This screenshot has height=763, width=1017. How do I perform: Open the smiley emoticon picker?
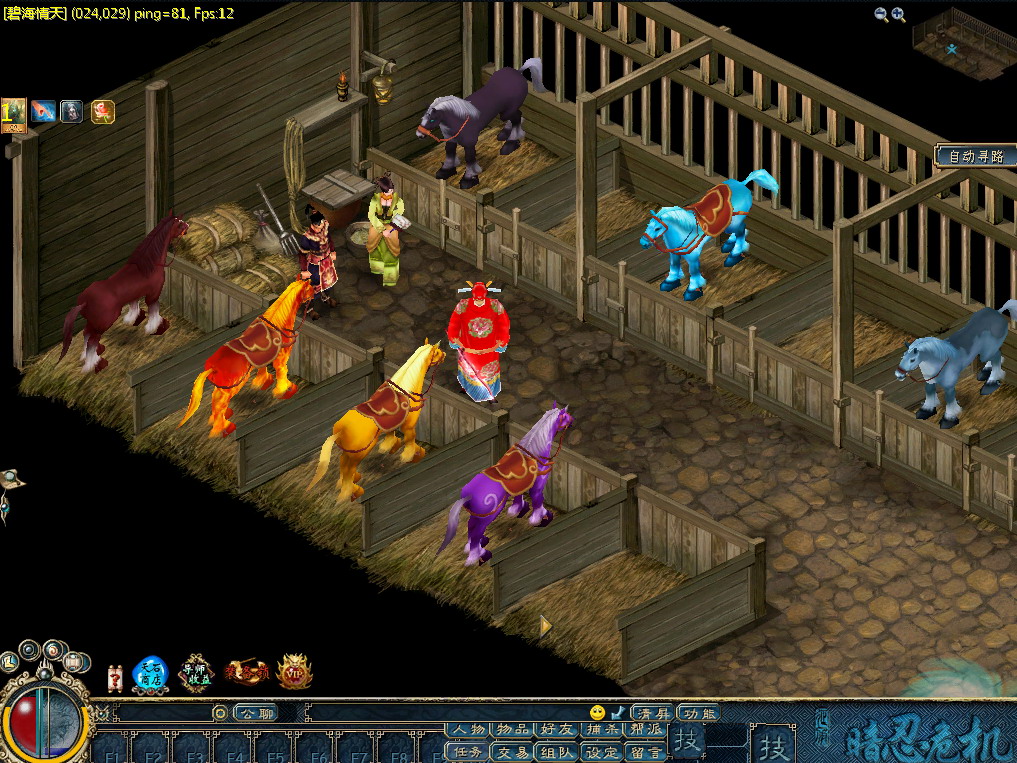(598, 712)
